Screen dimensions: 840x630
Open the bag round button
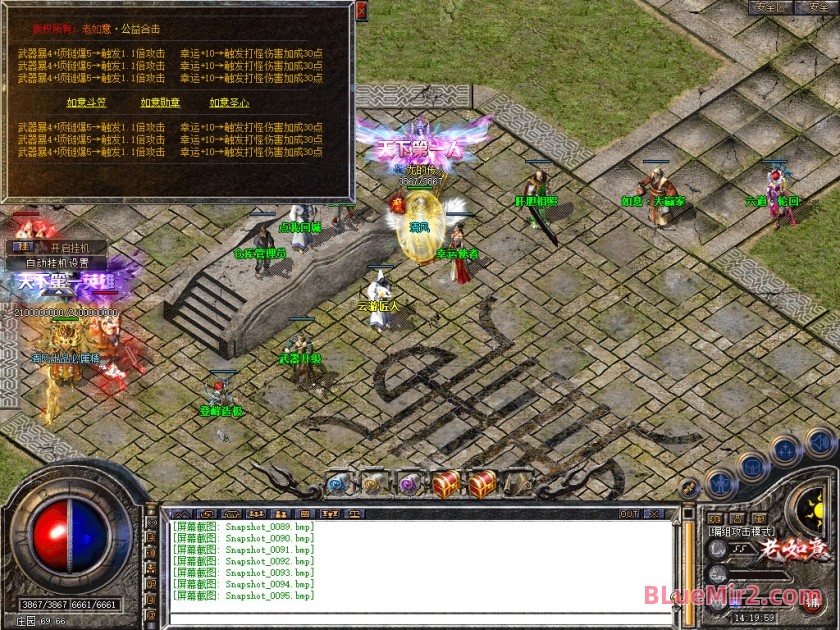(752, 466)
